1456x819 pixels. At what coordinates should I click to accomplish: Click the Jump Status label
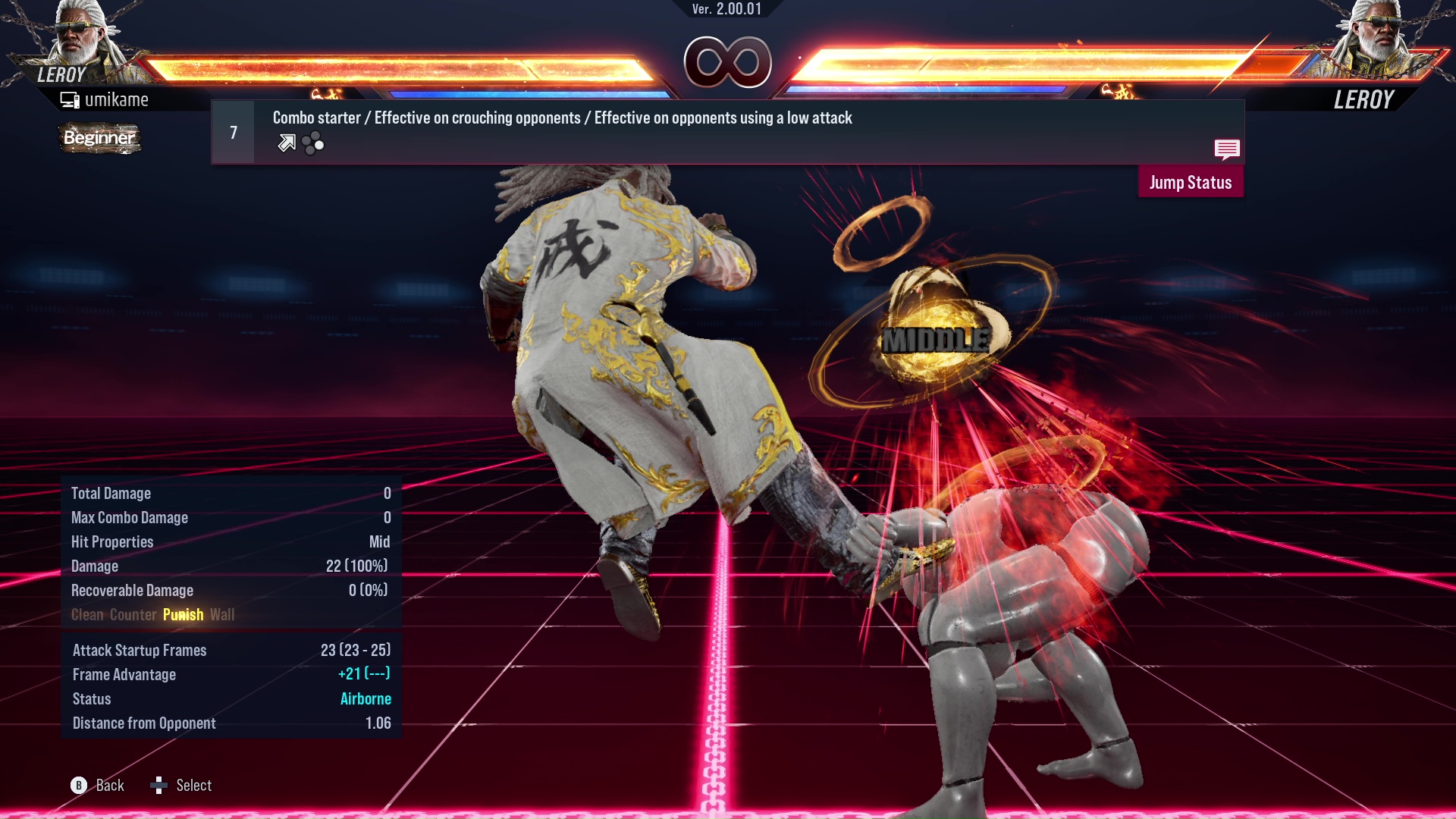click(1191, 182)
